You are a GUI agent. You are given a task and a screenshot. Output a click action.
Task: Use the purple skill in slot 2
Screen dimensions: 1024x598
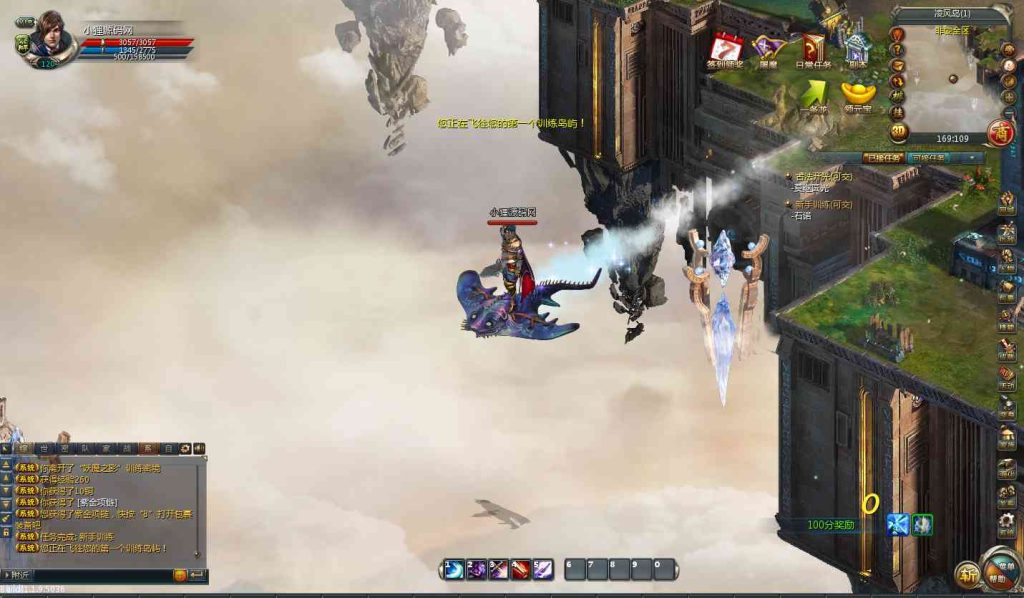point(476,569)
